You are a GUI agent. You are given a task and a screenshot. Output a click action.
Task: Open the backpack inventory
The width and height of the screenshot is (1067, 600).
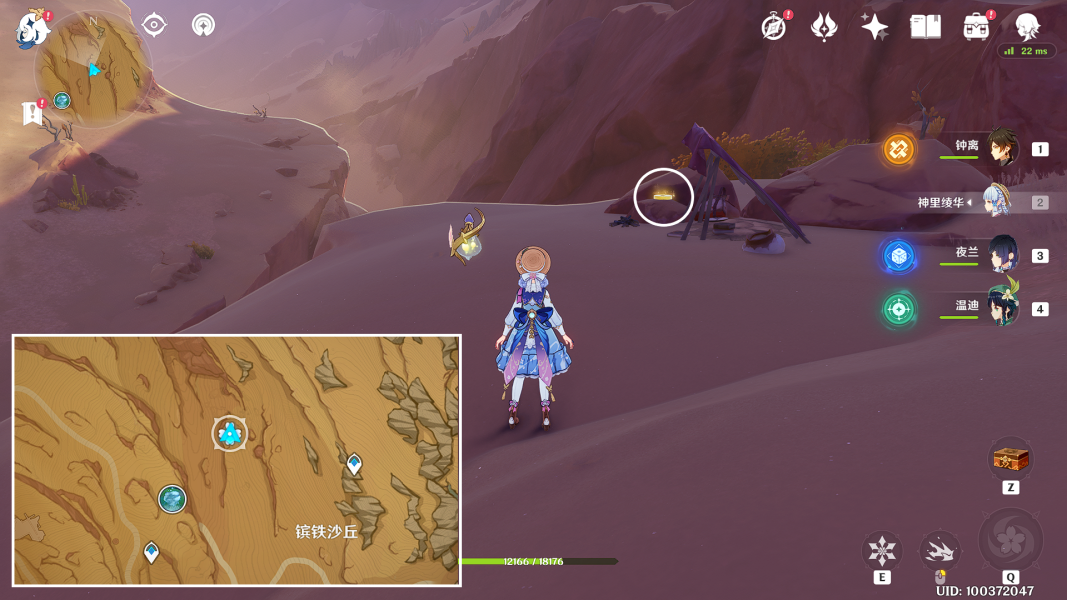point(976,27)
